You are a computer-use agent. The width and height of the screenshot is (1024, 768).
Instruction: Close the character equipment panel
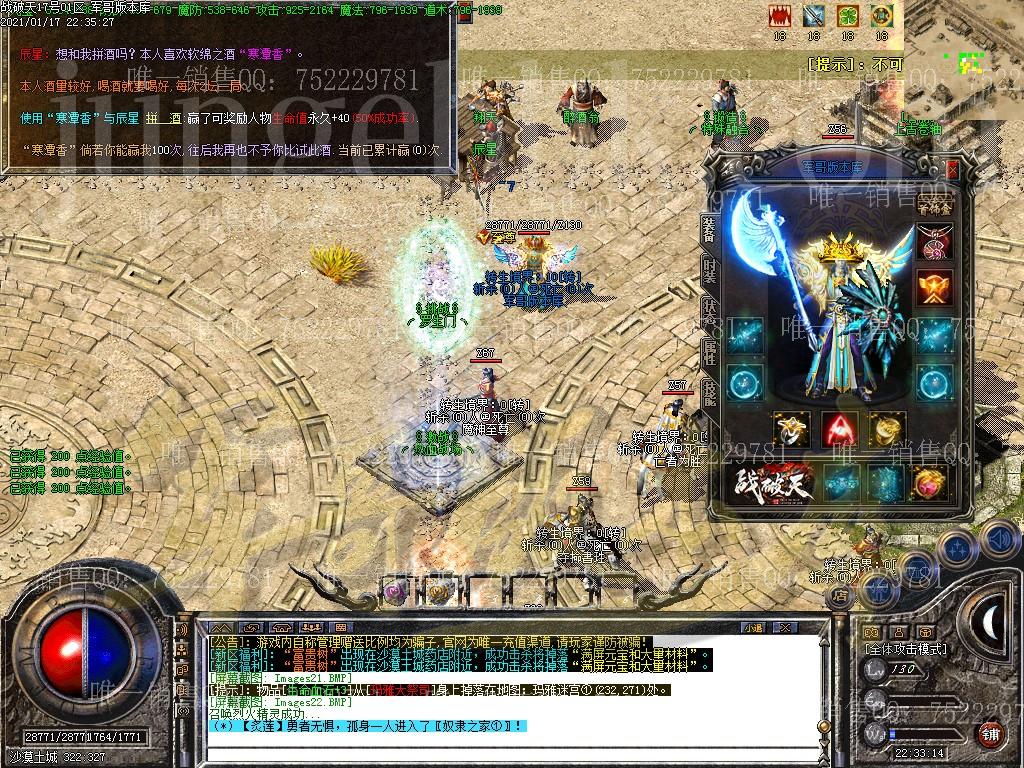(952, 169)
